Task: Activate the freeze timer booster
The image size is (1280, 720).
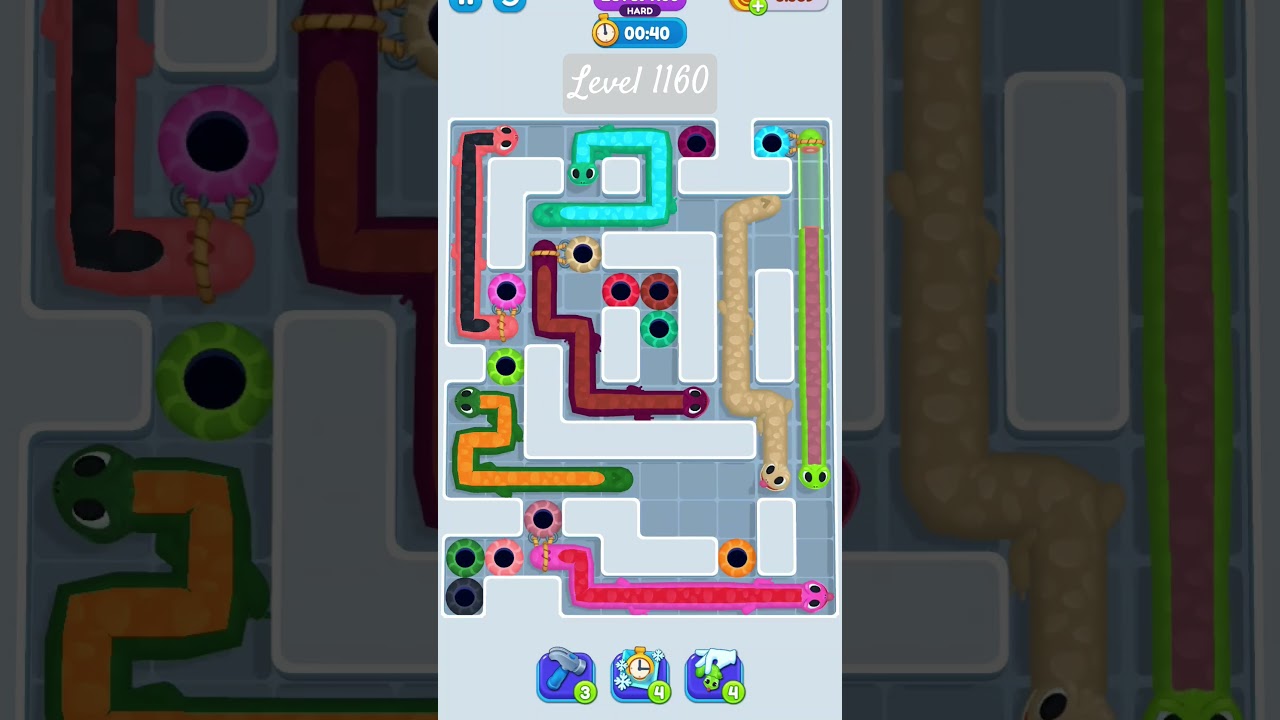Action: point(640,675)
